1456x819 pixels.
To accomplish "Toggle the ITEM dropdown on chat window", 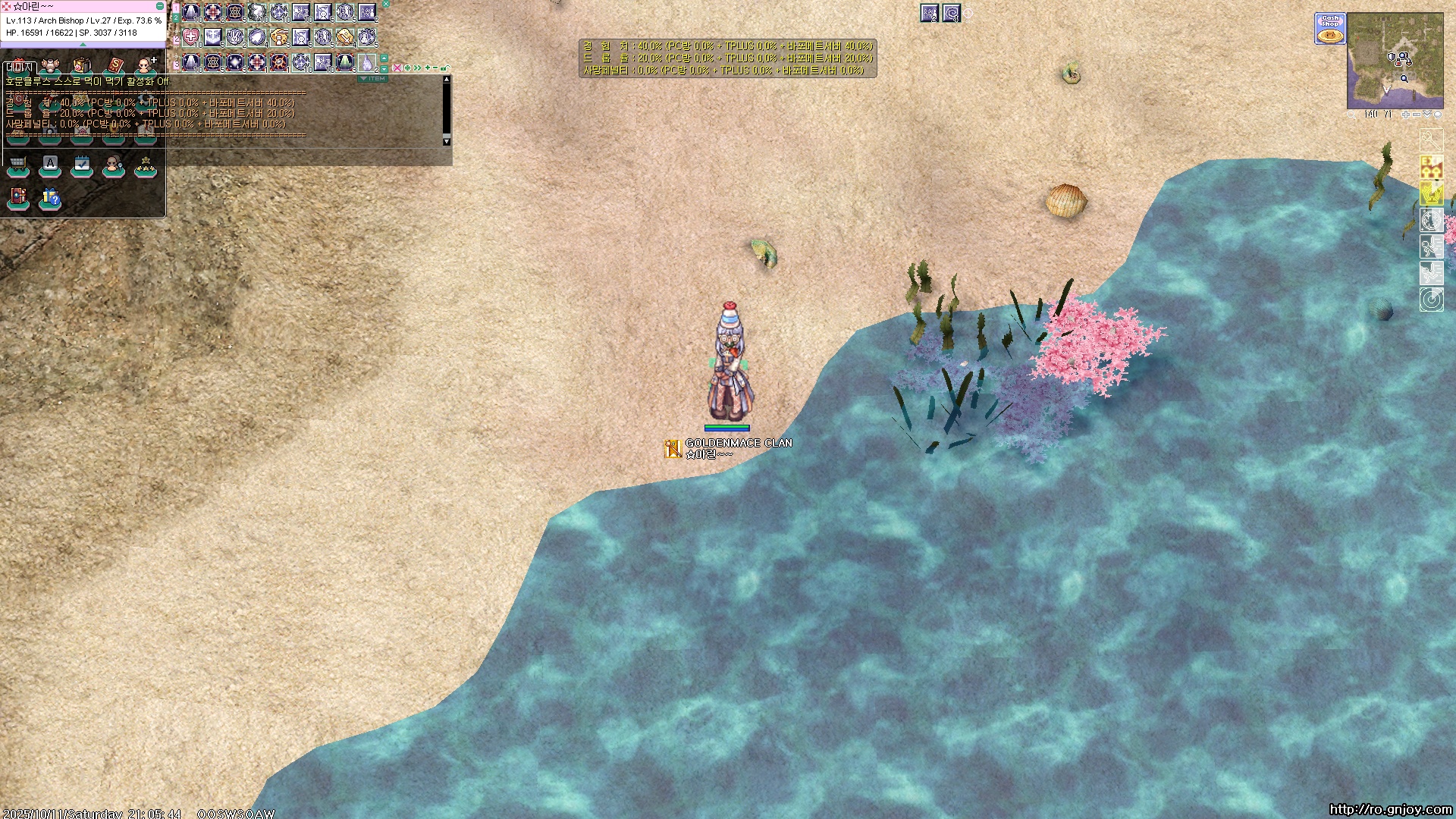I will tap(372, 79).
